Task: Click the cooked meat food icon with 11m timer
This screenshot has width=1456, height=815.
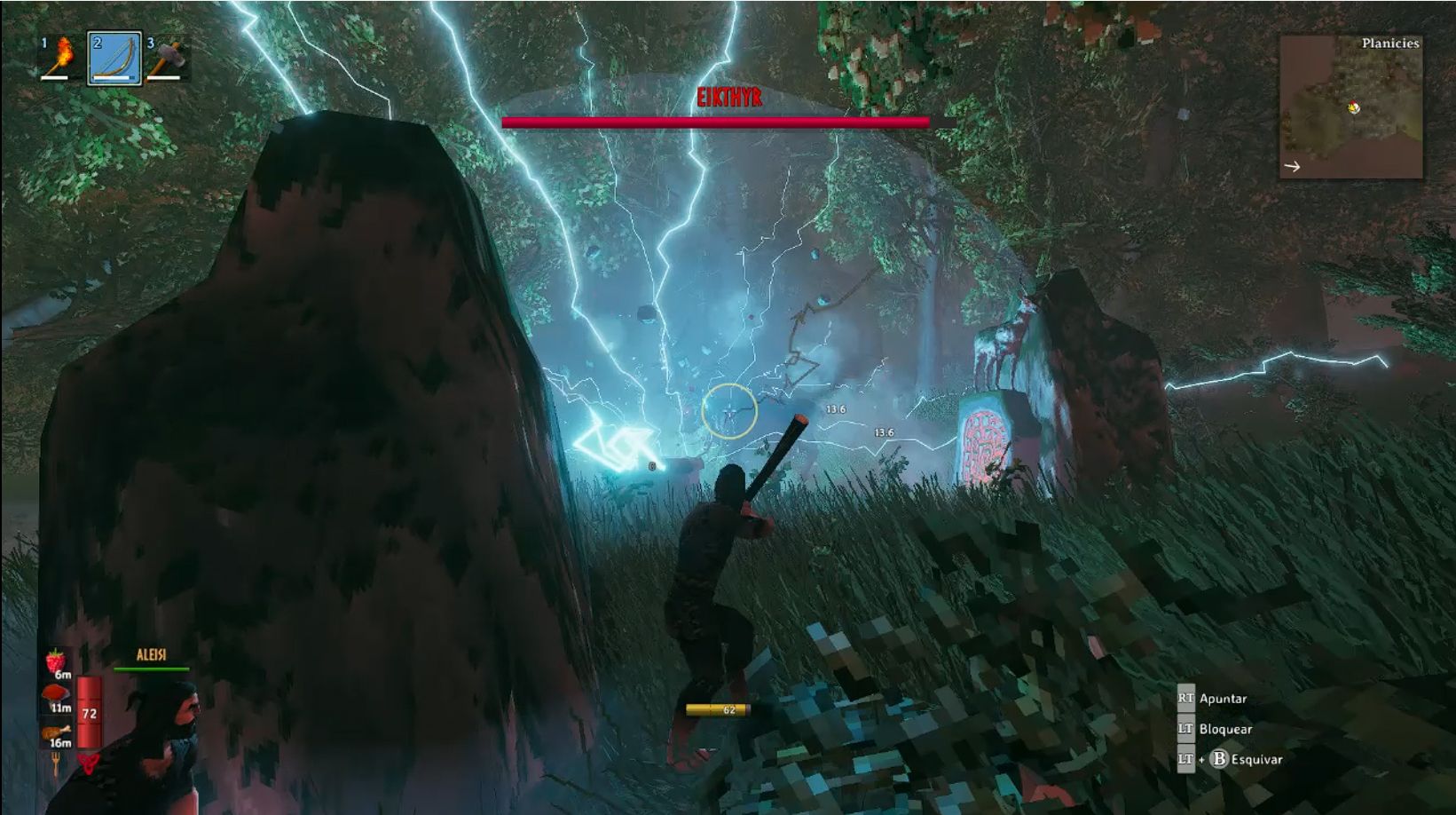Action: [x=58, y=692]
